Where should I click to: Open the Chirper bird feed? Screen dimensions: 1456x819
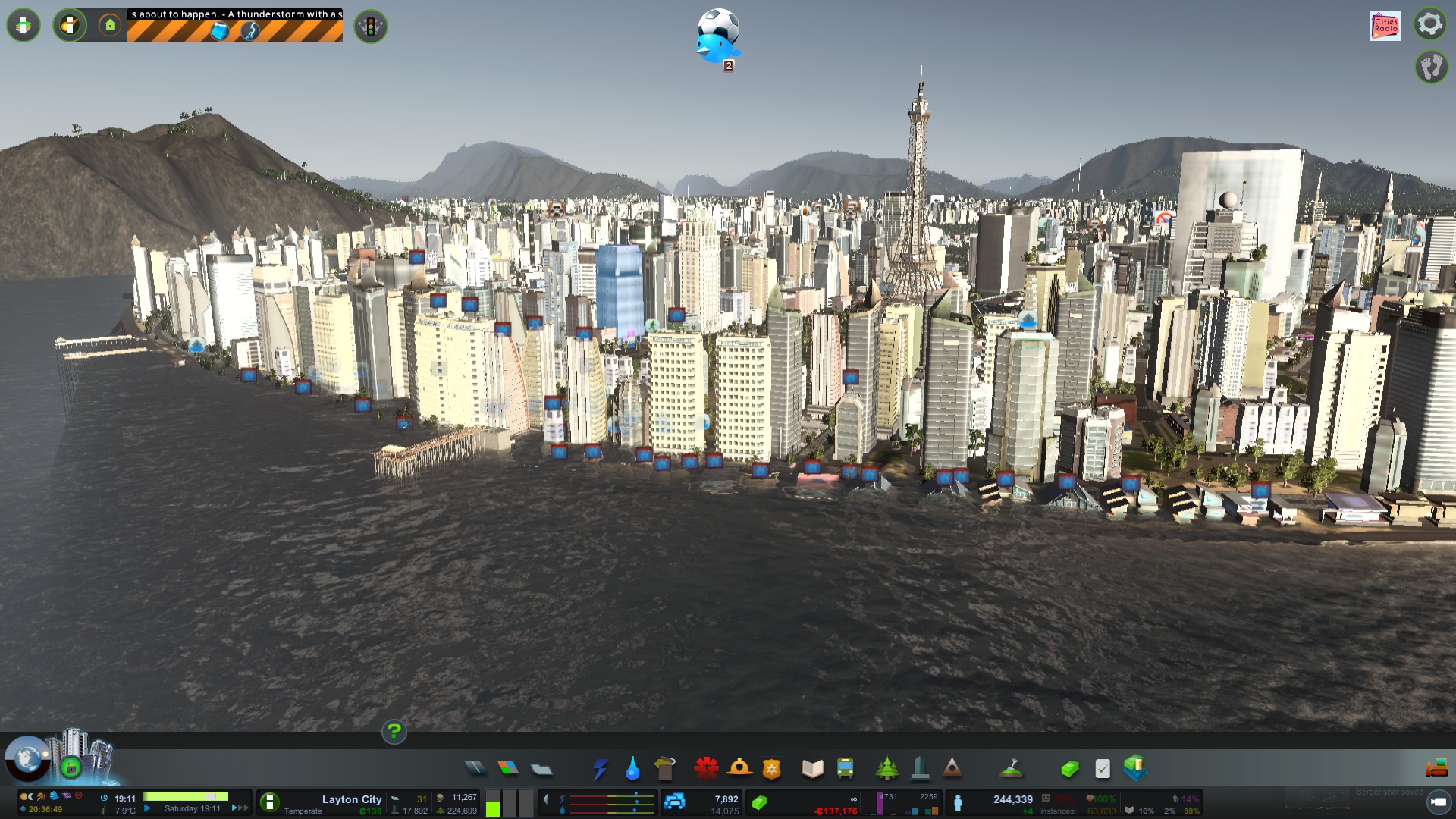[x=717, y=38]
